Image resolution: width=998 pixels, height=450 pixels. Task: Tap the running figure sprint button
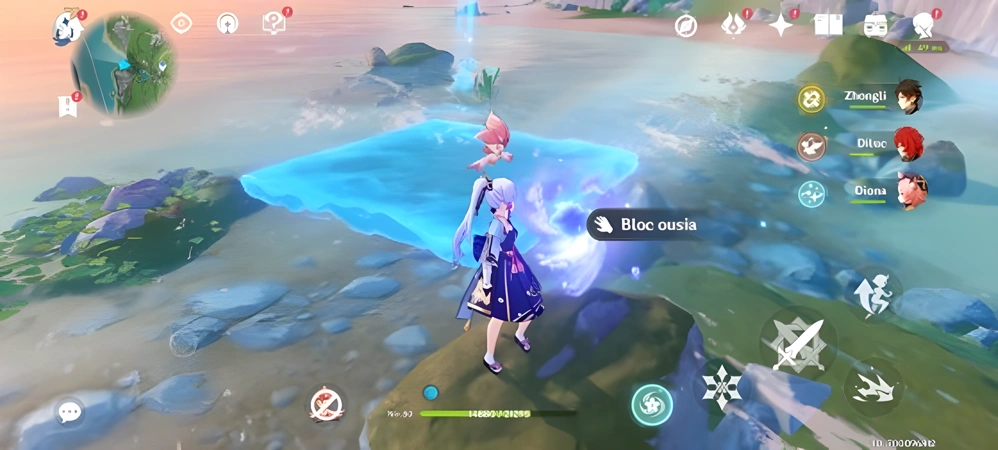(x=873, y=292)
